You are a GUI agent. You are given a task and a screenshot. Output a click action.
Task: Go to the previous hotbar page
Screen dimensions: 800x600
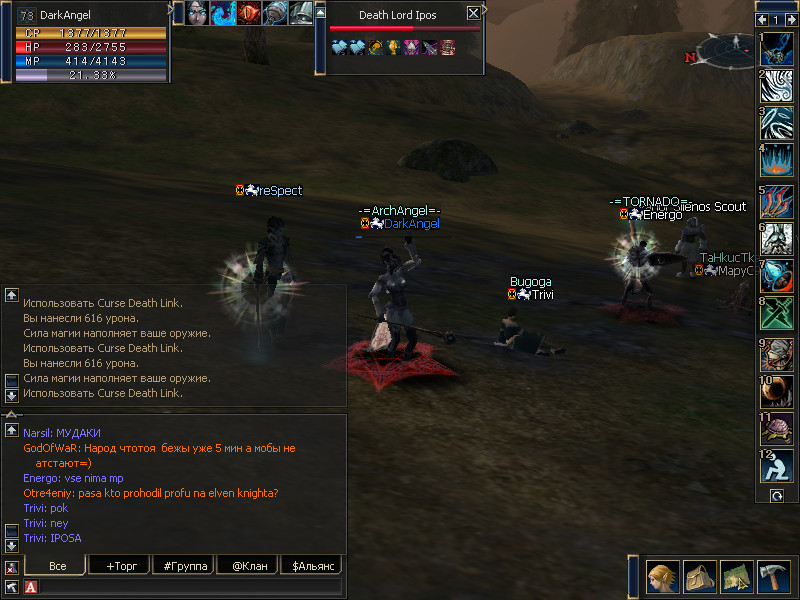pyautogui.click(x=762, y=19)
